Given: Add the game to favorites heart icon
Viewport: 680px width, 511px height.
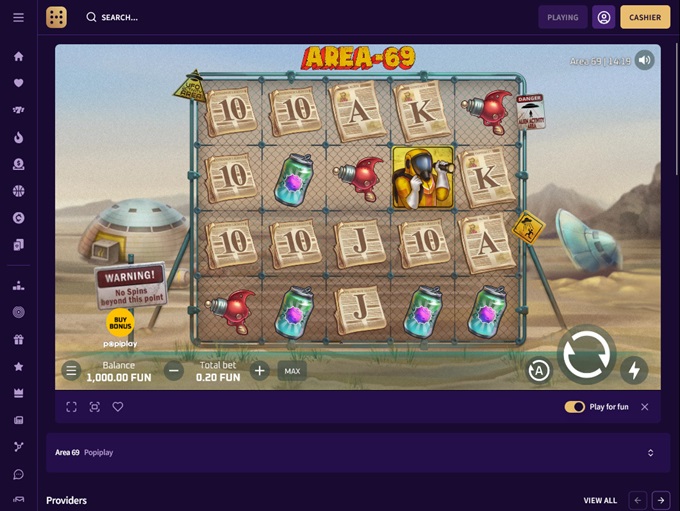Looking at the screenshot, I should tap(118, 407).
